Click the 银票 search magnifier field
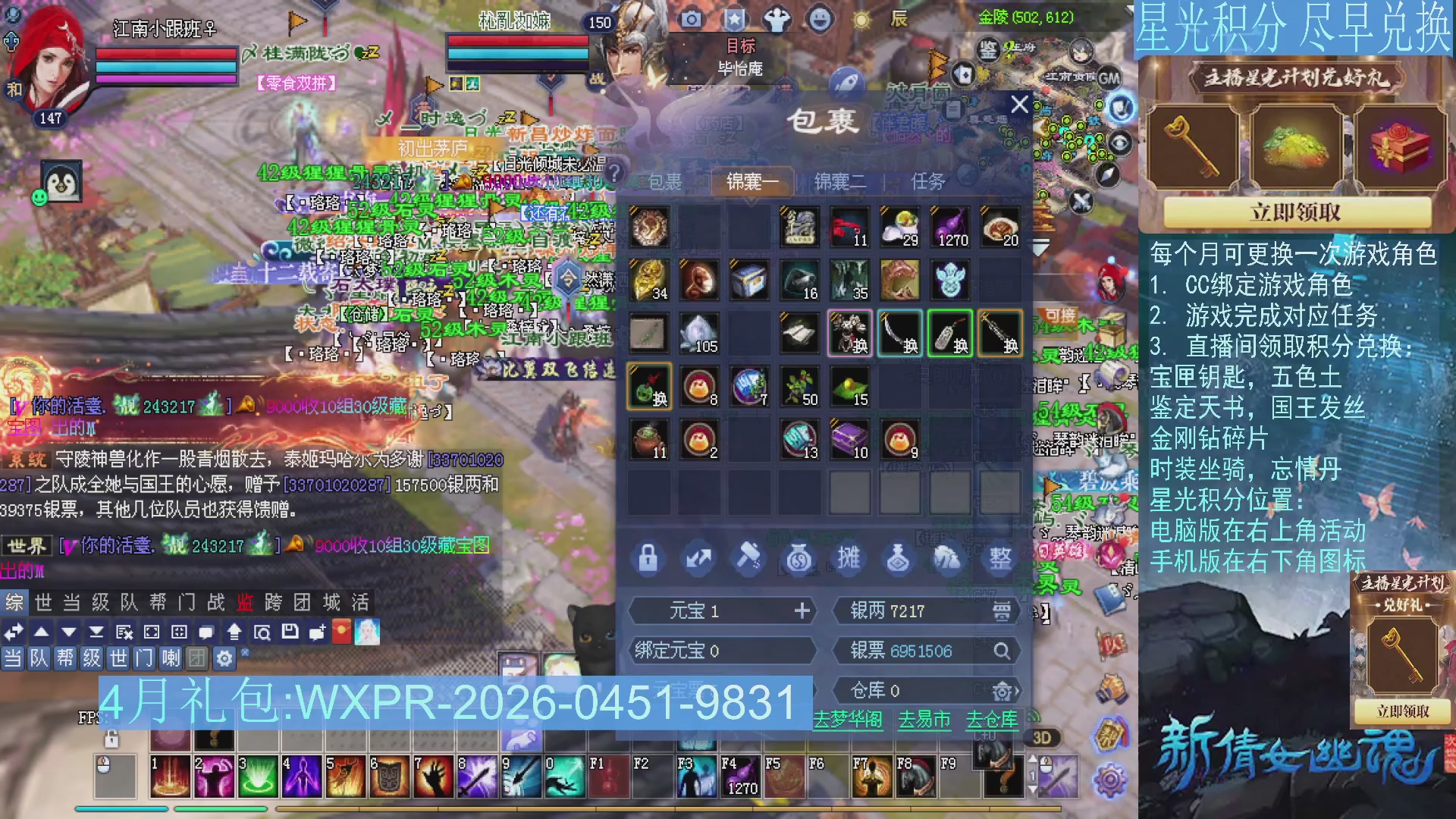The height and width of the screenshot is (819, 1456). pos(1003,651)
